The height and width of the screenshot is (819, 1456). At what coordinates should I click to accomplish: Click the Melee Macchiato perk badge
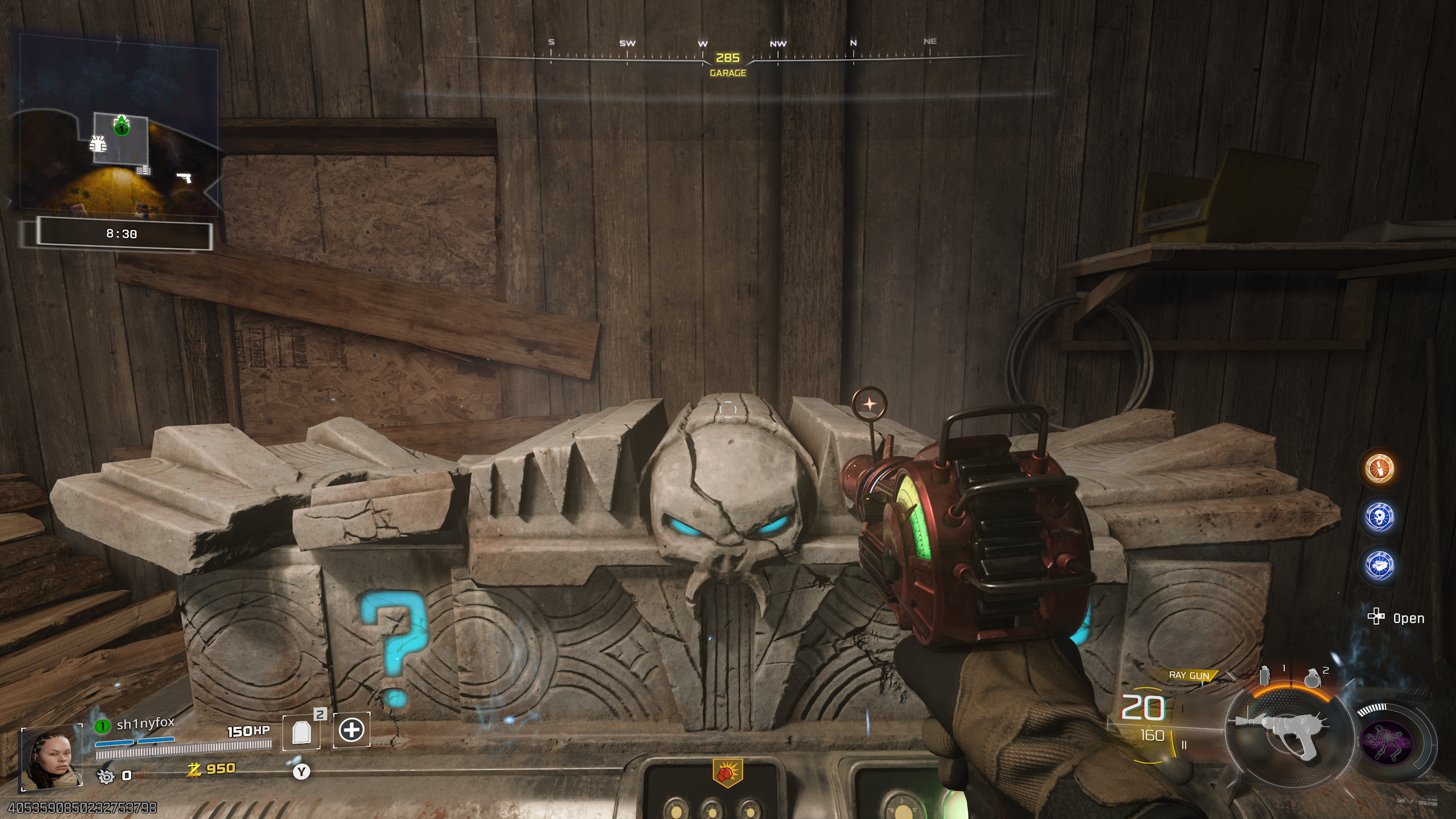pos(727,773)
